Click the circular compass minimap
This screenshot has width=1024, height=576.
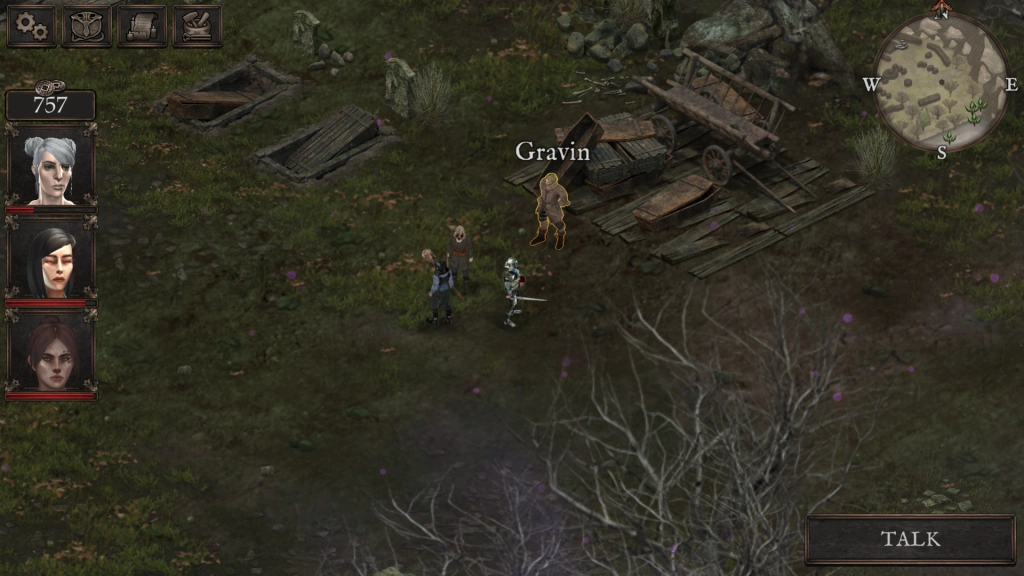click(940, 82)
